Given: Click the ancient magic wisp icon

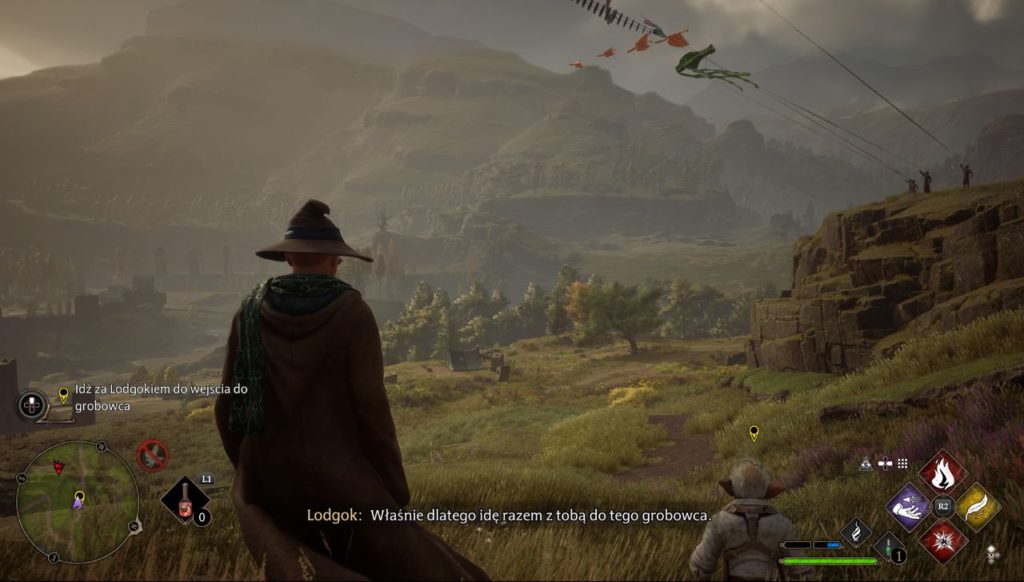Looking at the screenshot, I should pos(856,531).
